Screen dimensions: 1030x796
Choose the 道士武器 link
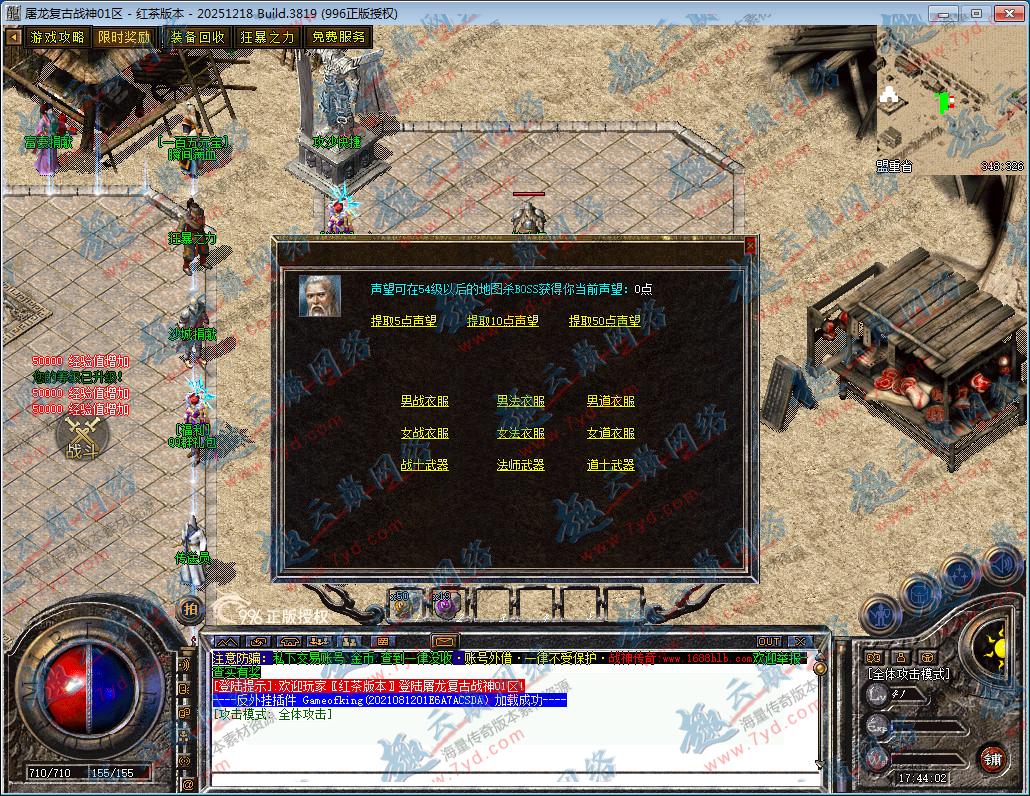pyautogui.click(x=611, y=465)
